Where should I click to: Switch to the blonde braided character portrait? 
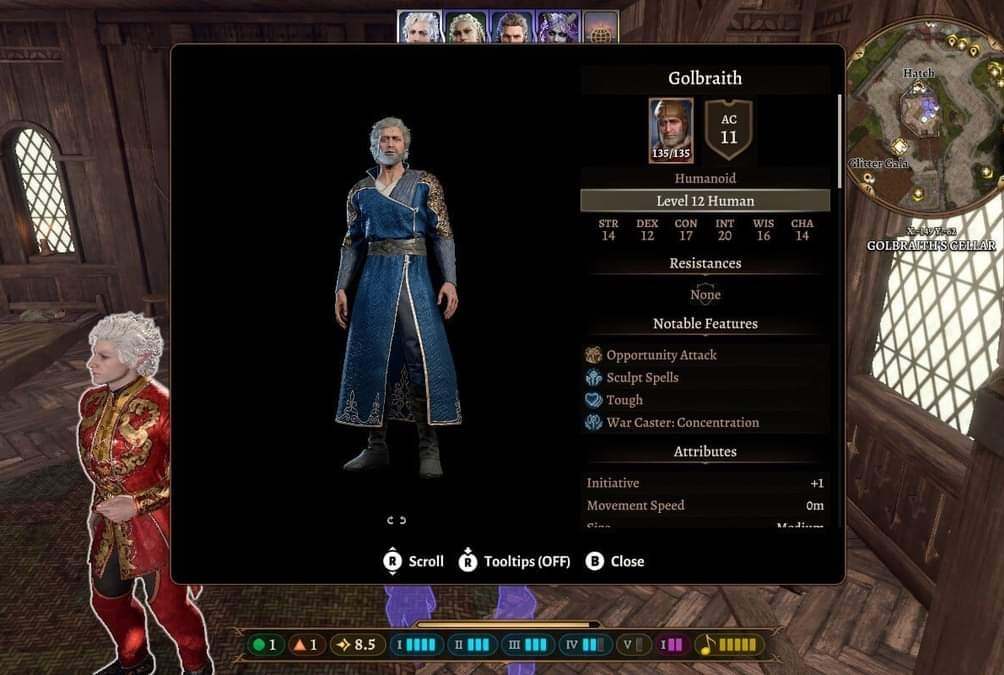[x=465, y=27]
